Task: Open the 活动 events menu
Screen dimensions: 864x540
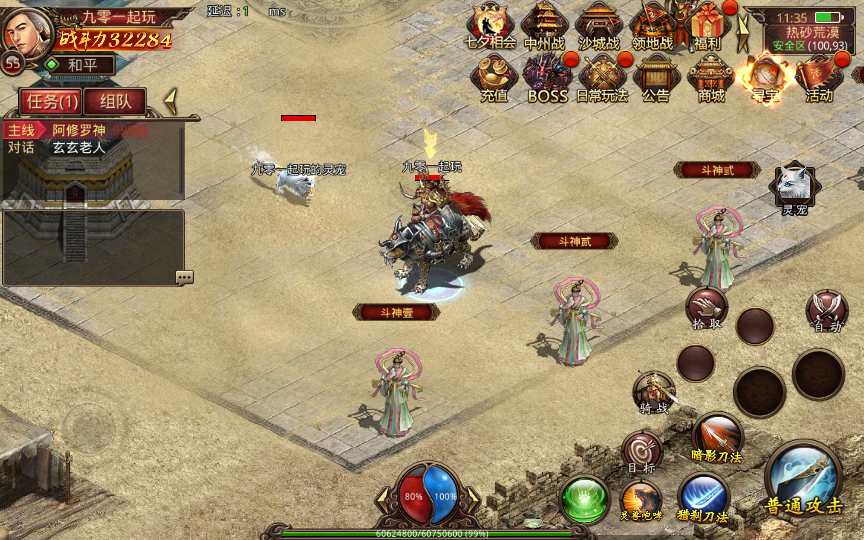Action: pos(819,76)
